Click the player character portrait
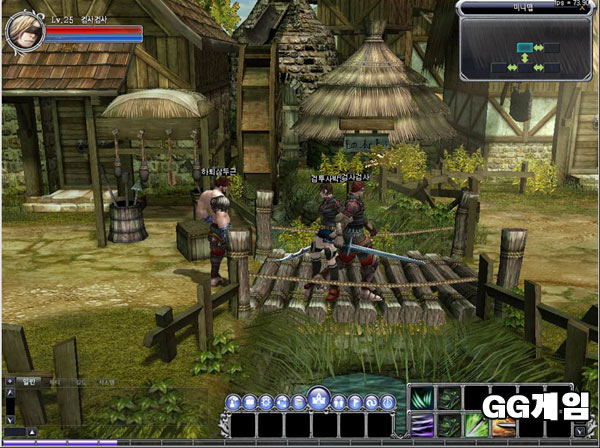The width and height of the screenshot is (600, 448). [x=22, y=31]
